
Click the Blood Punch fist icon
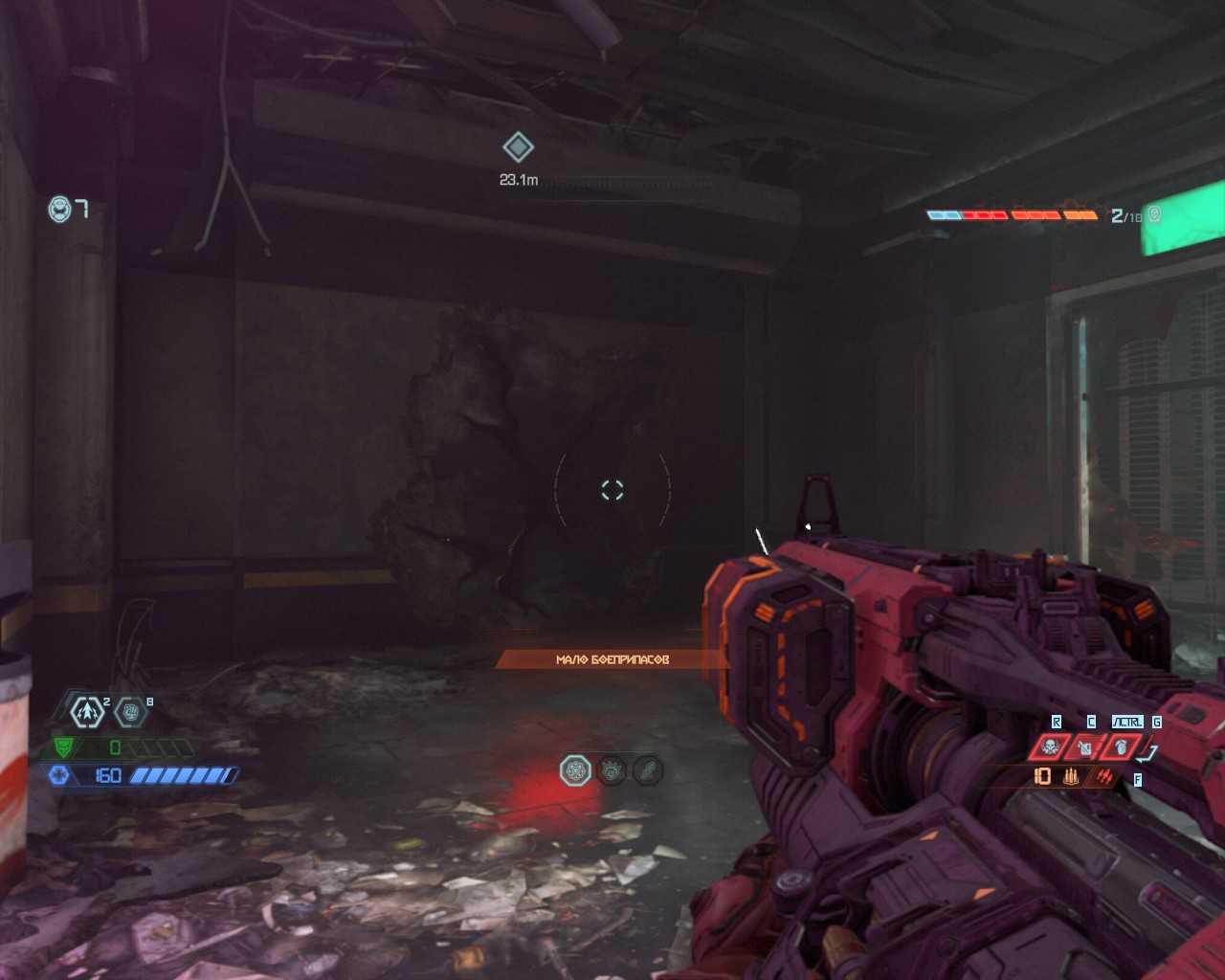point(131,711)
